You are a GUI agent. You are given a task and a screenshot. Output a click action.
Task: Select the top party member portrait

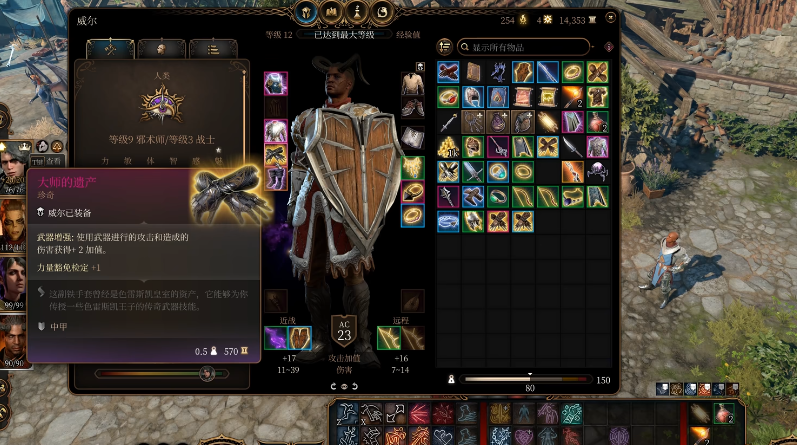coord(14,158)
